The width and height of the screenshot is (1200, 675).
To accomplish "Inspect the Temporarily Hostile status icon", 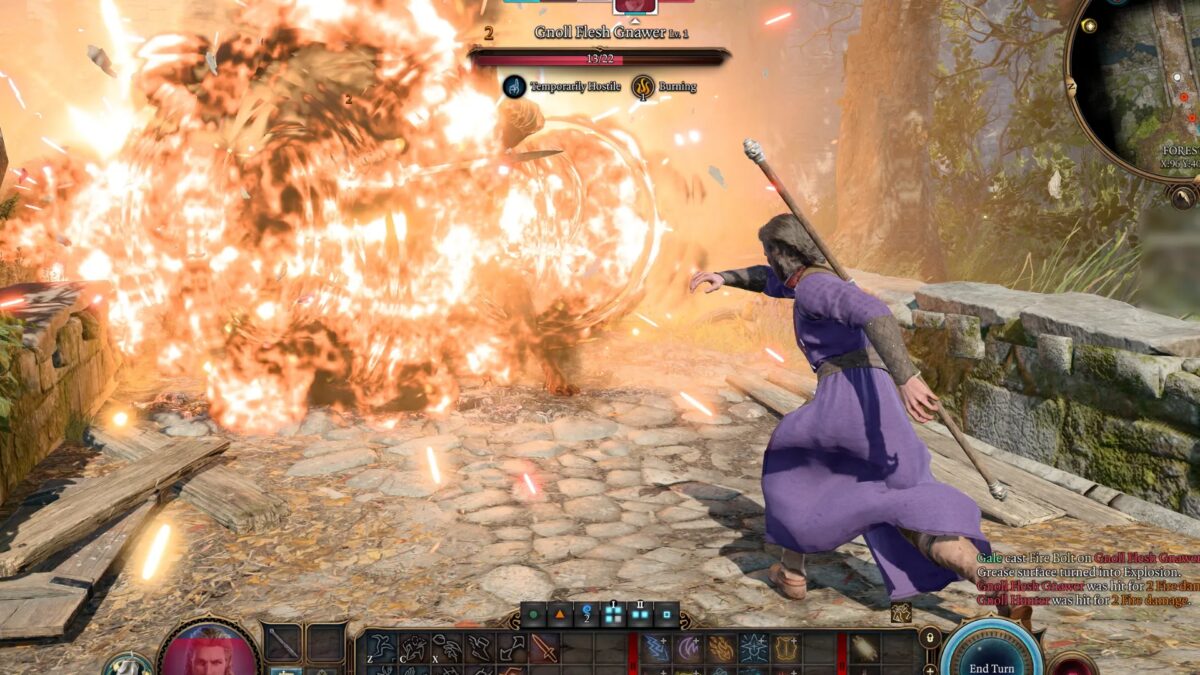I will point(514,87).
